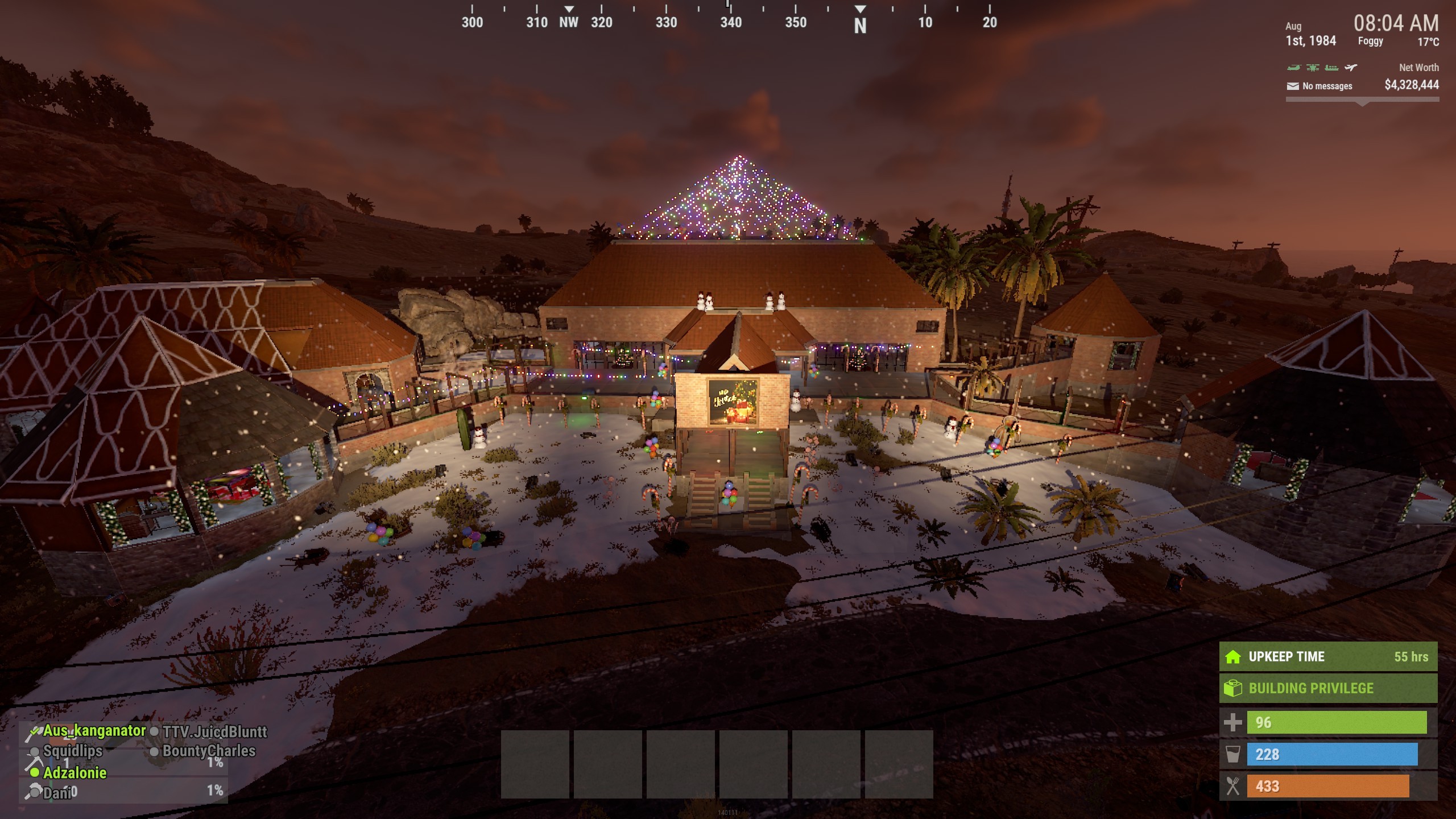Screen dimensions: 1456x819
Task: Open the No messages envelope
Action: pos(1293,86)
